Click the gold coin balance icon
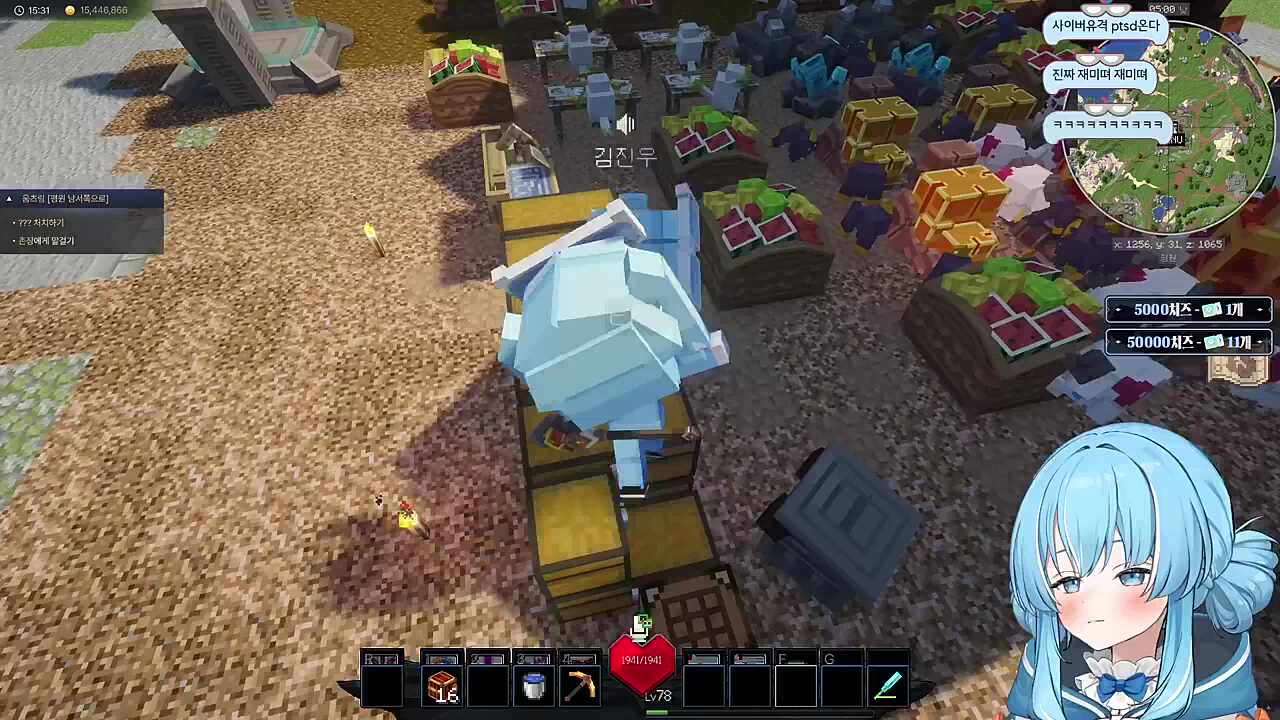Screen dimensions: 1280x720 coord(69,10)
